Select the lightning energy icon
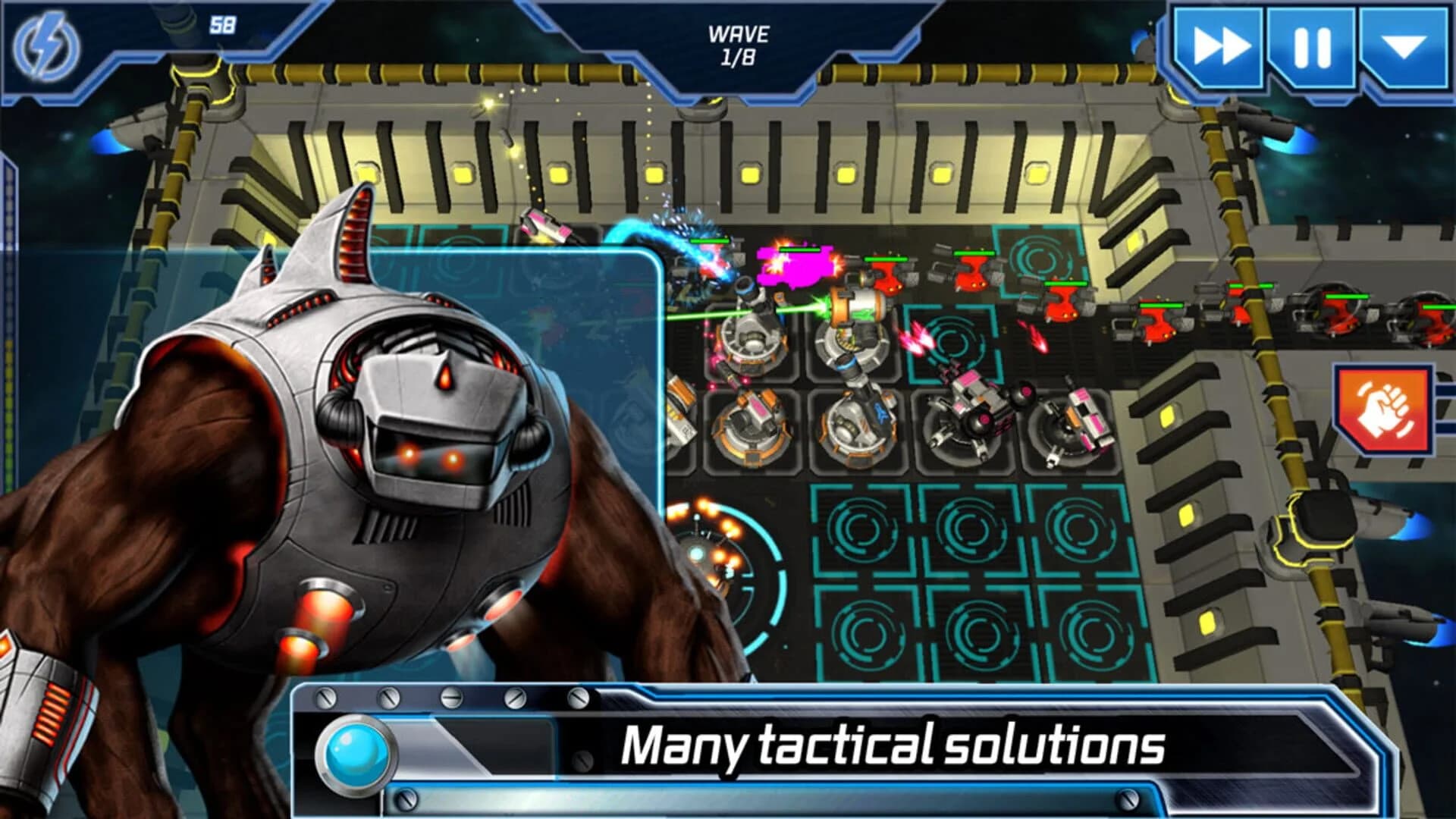 47,47
